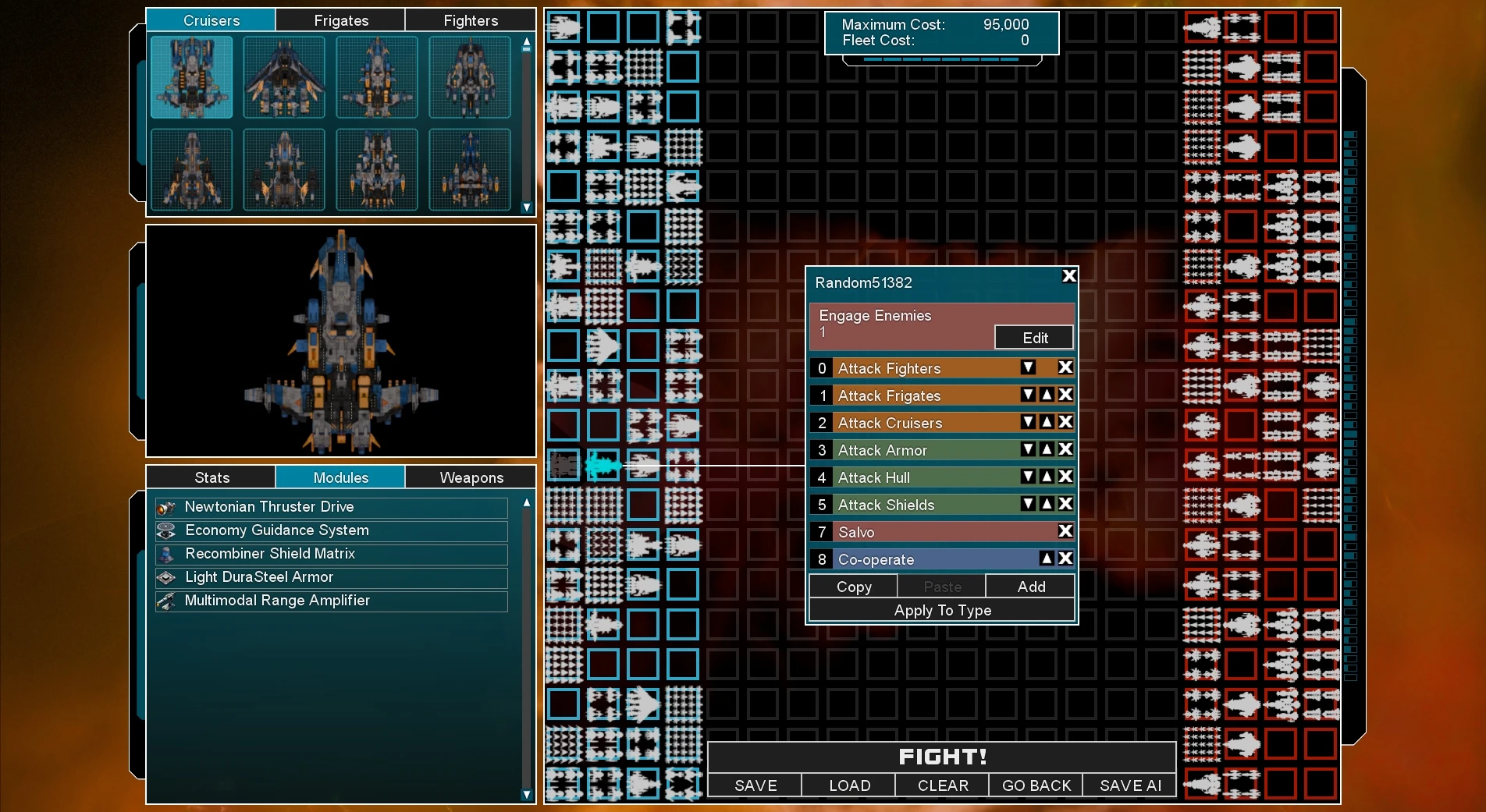This screenshot has height=812, width=1486.
Task: Start the battle with the FIGHT! button
Action: [x=941, y=757]
